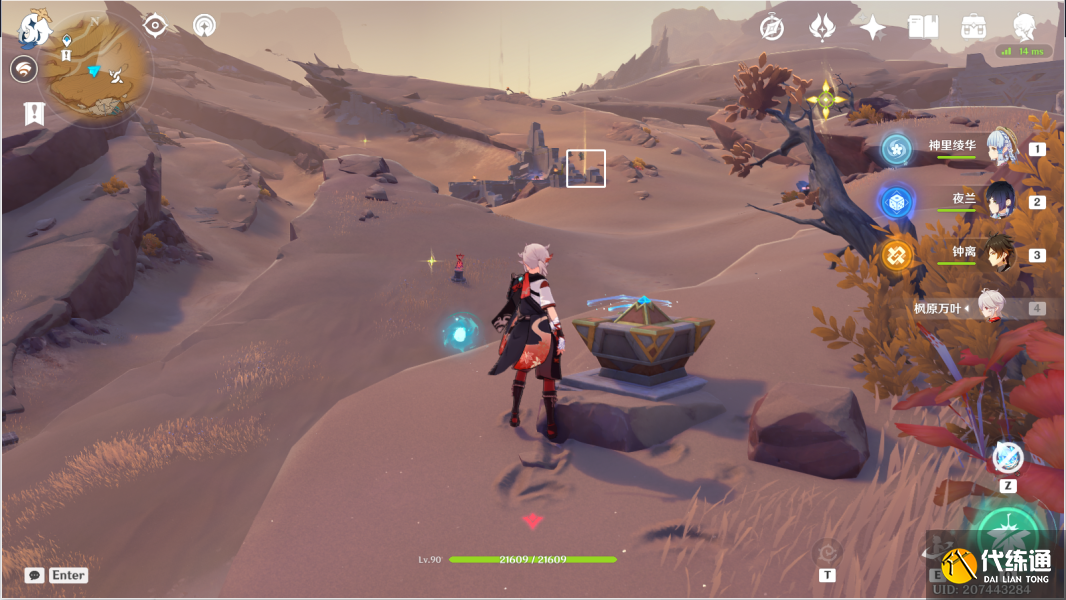Open the winged battle pass icon
This screenshot has width=1066, height=600.
click(822, 28)
